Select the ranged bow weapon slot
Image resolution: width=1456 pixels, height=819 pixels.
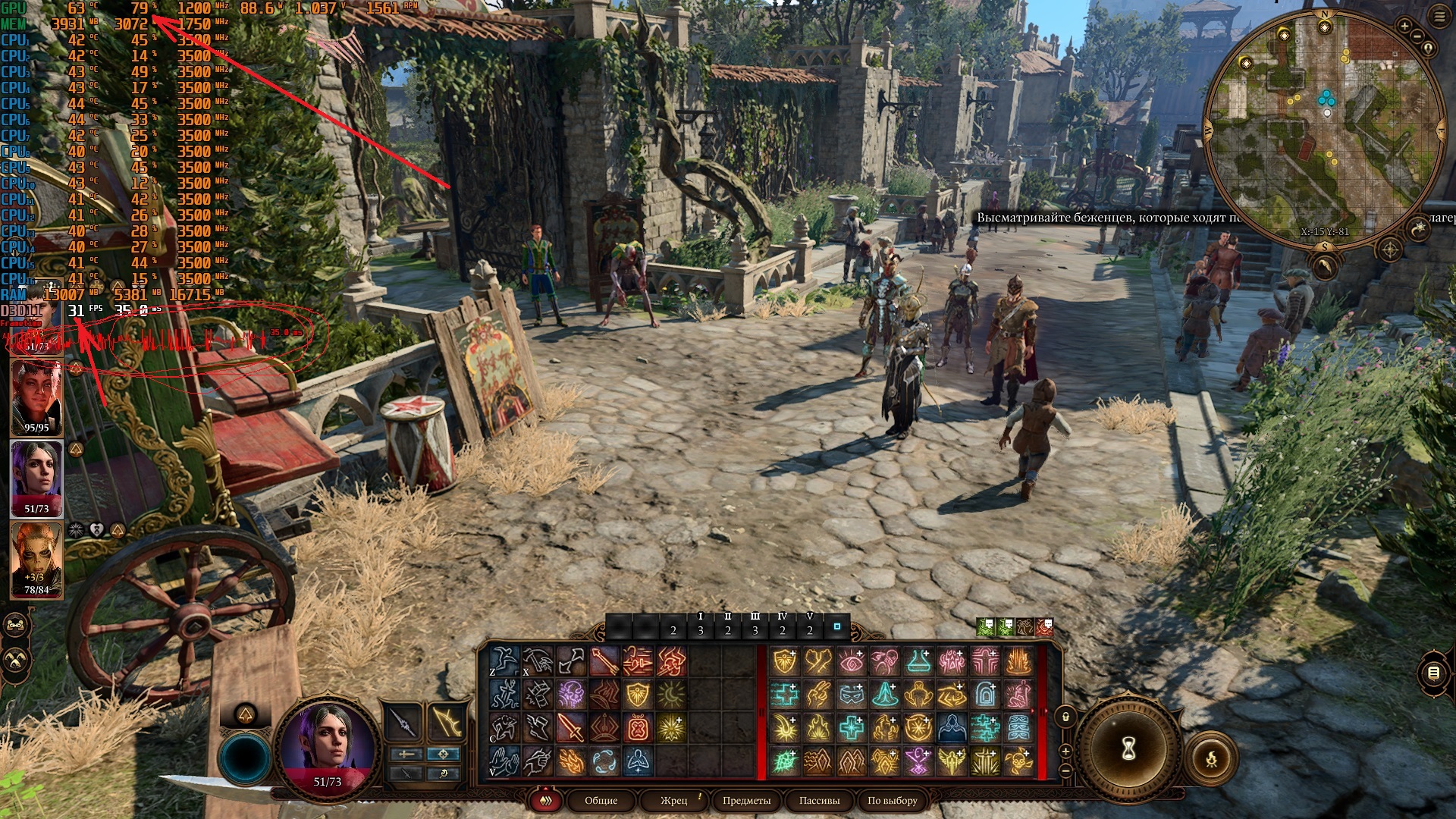point(446,723)
